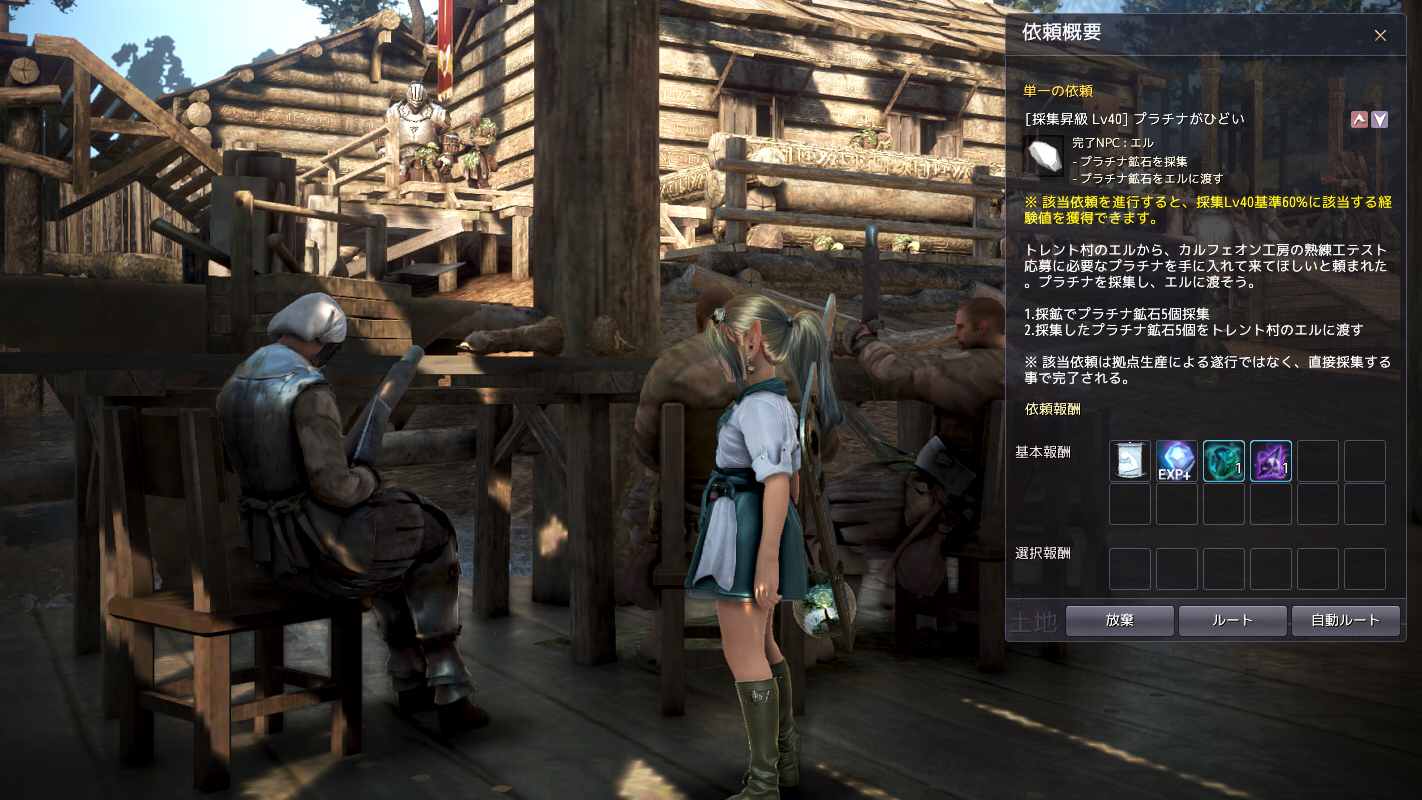Click the first empty 基本報酬 reward slot
The image size is (1422, 800).
click(1318, 461)
